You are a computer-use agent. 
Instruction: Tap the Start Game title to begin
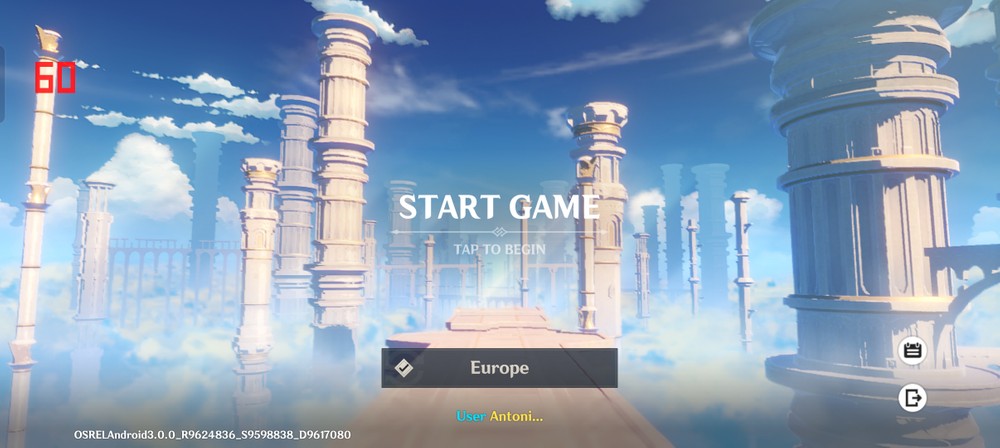(x=499, y=207)
